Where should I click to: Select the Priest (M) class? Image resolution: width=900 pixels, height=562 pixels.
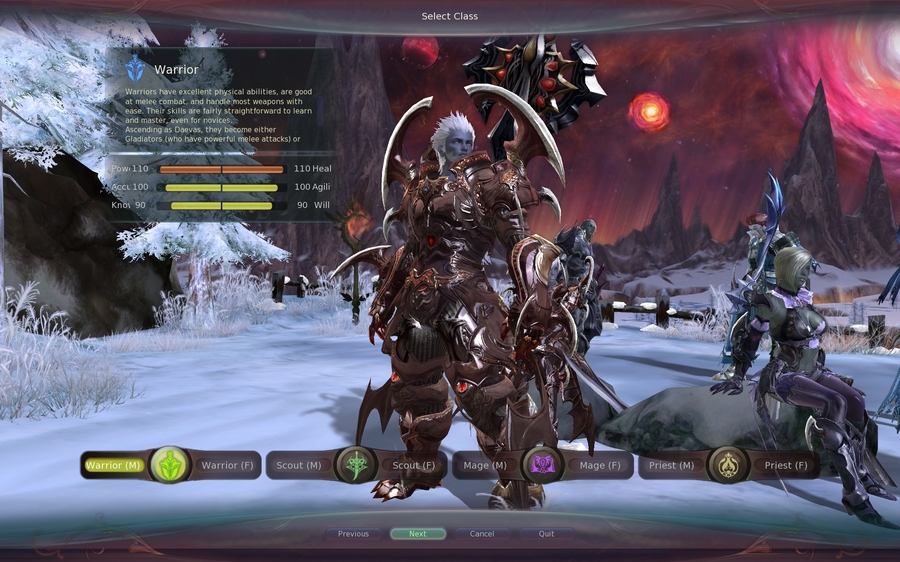pos(672,465)
